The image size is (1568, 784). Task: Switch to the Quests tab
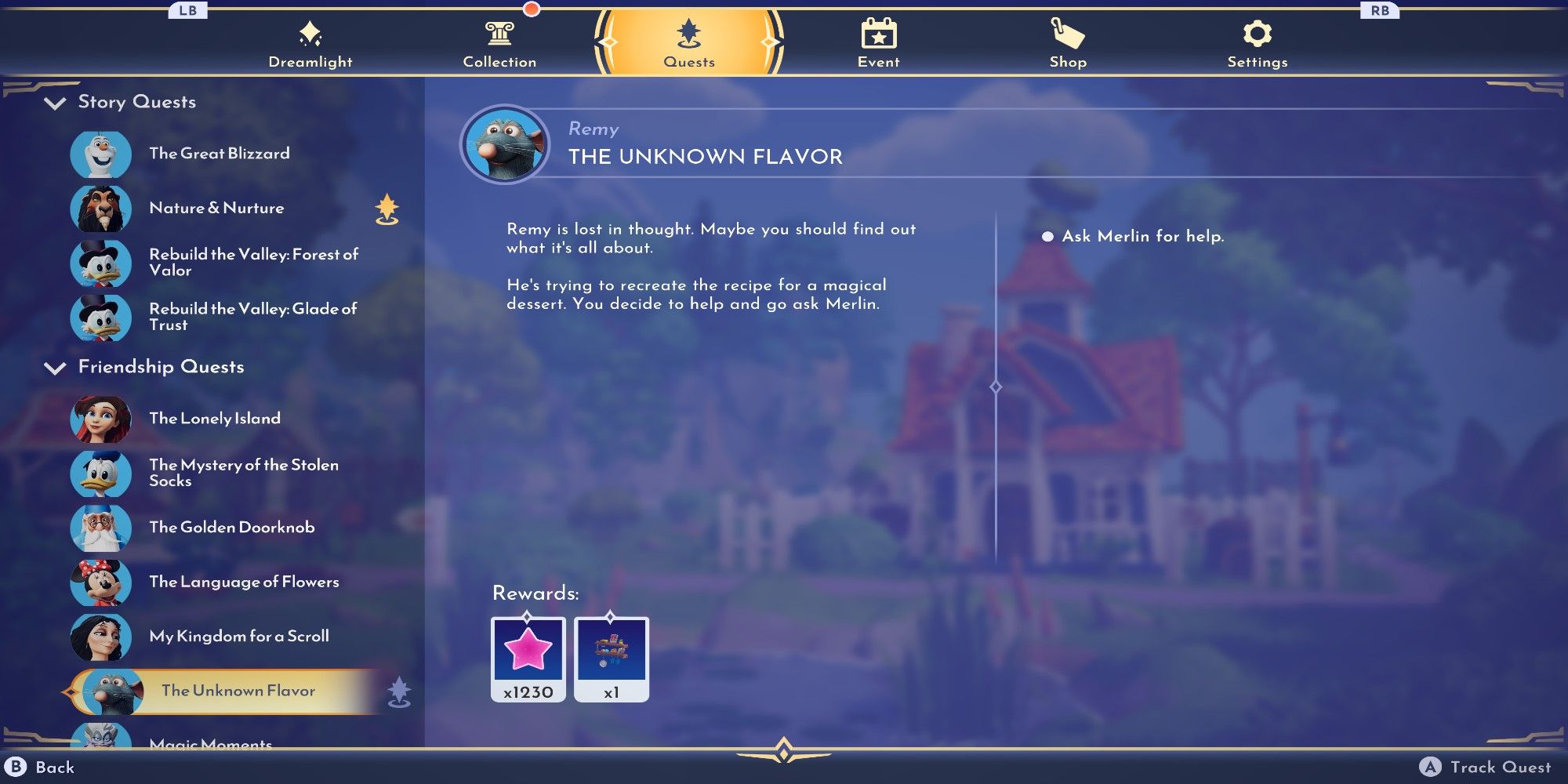688,43
